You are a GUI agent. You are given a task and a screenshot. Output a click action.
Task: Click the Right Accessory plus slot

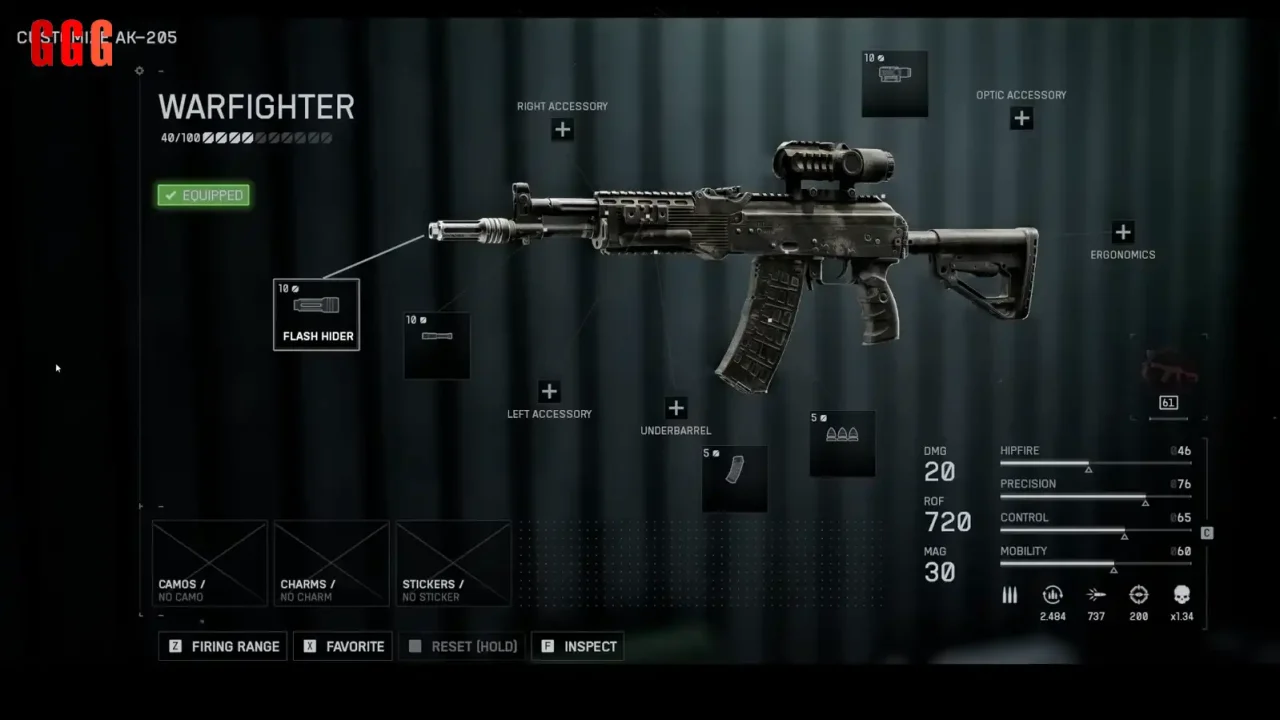click(562, 129)
